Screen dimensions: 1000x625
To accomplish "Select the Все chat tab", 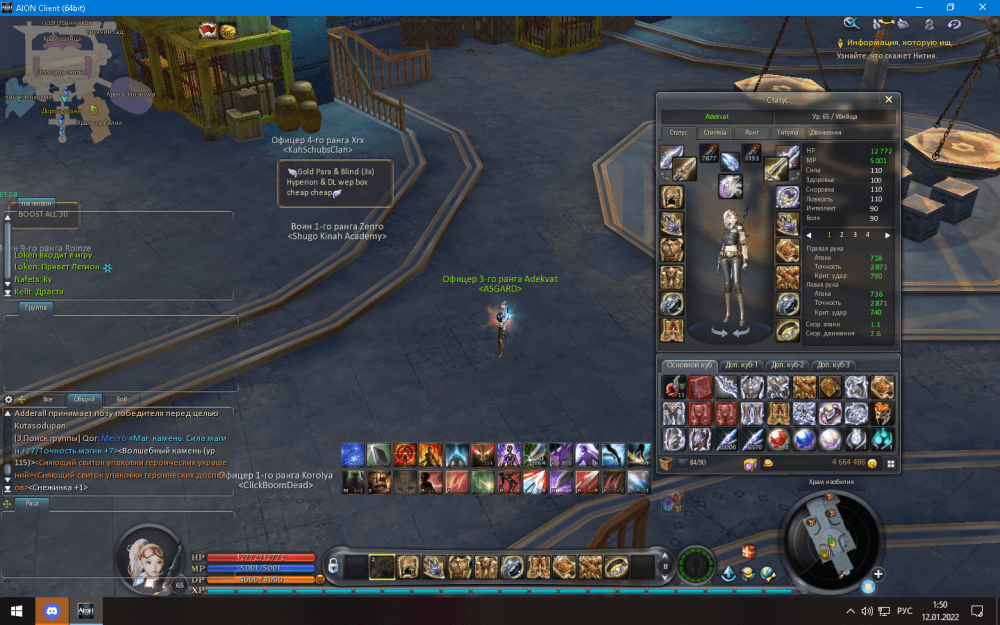I will pyautogui.click(x=47, y=399).
